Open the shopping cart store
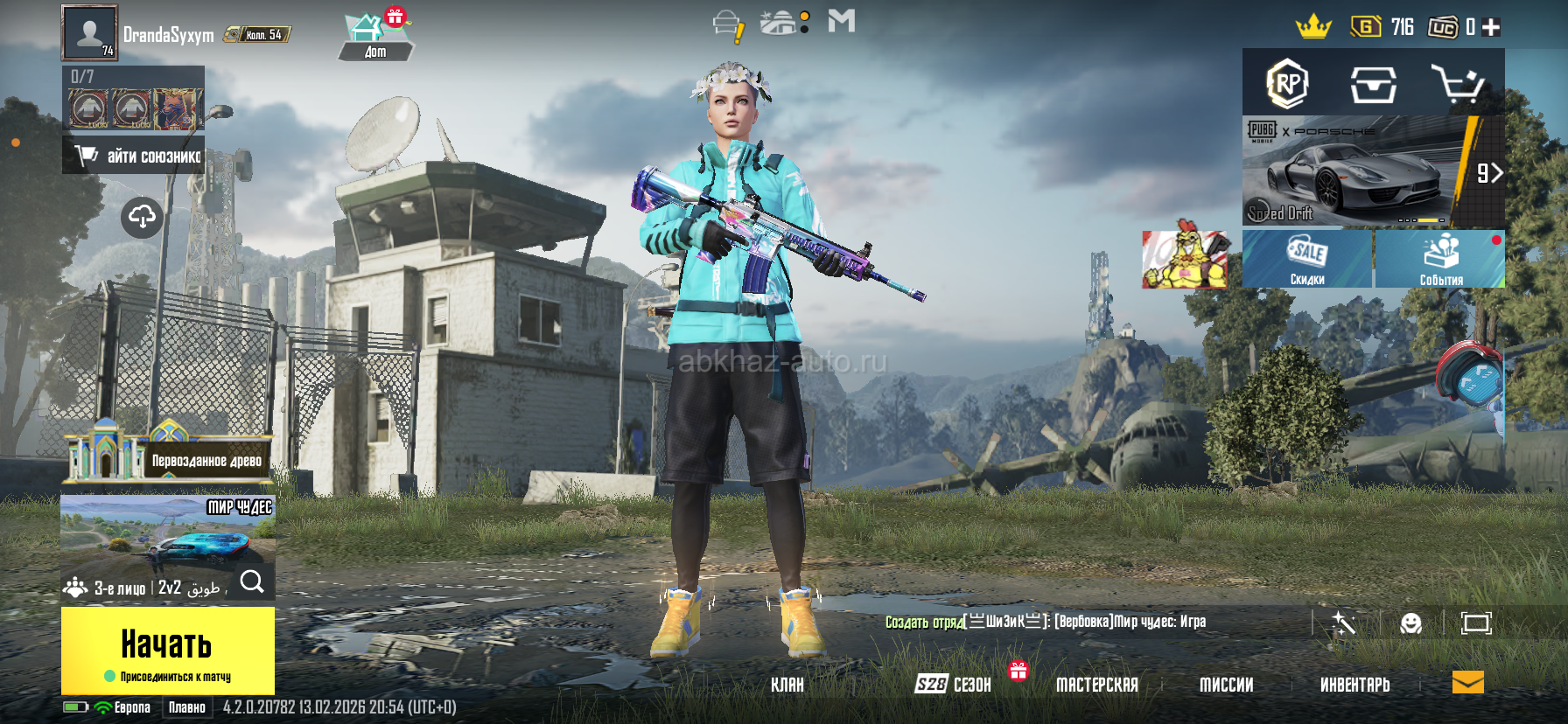Image resolution: width=1568 pixels, height=724 pixels. (1458, 85)
